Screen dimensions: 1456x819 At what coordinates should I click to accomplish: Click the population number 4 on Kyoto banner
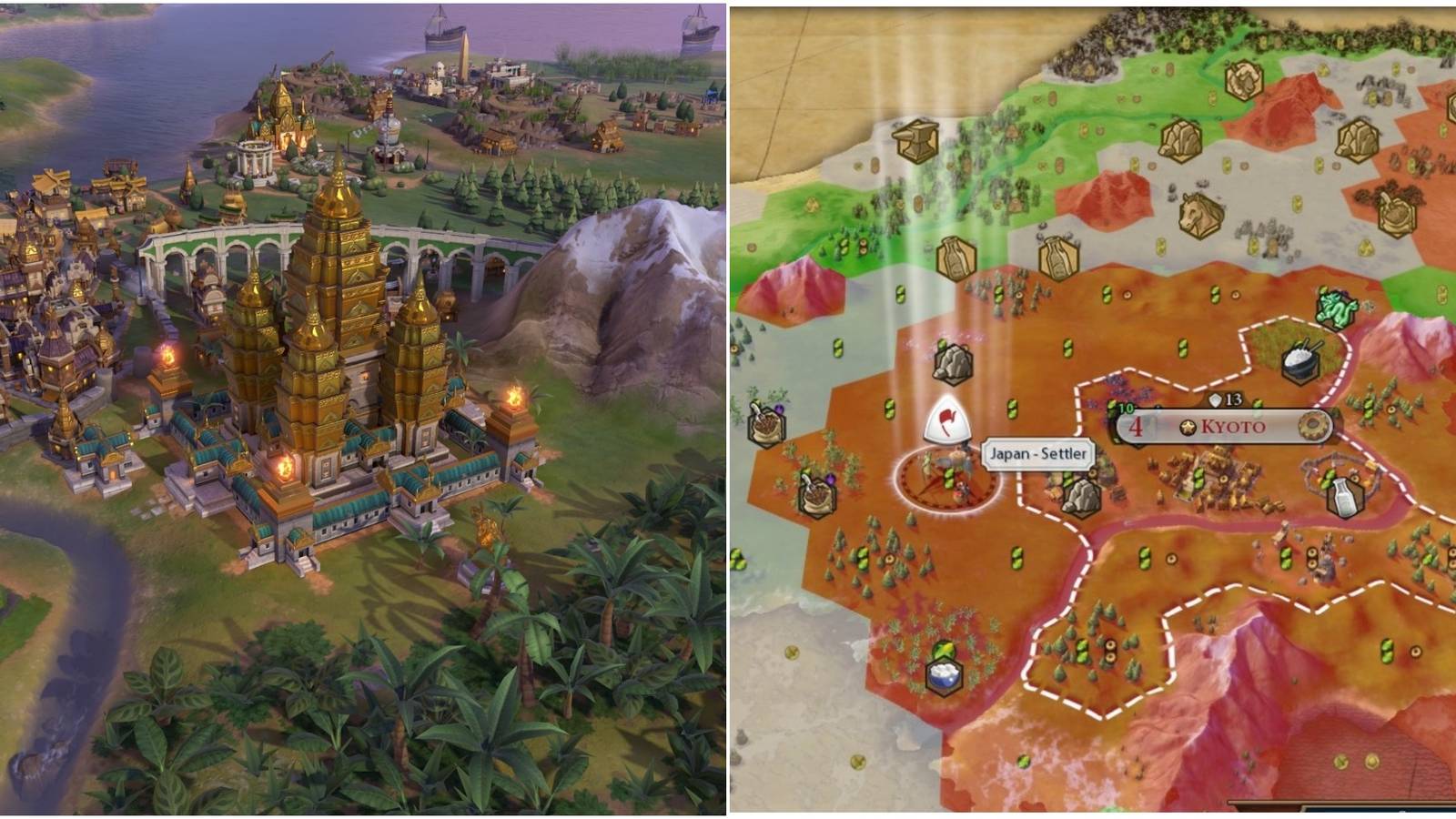pyautogui.click(x=1136, y=427)
